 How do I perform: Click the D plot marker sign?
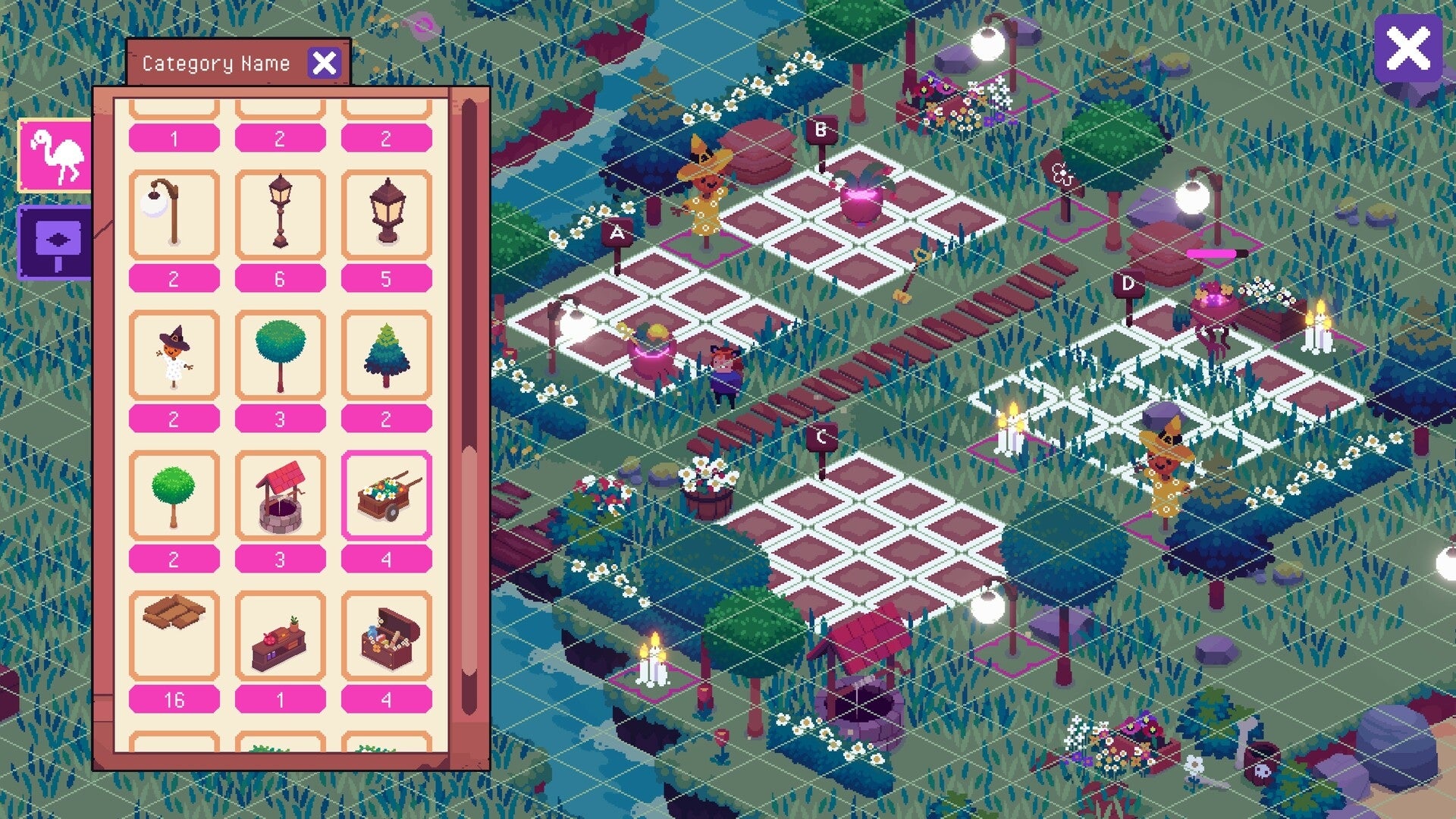pos(1128,284)
